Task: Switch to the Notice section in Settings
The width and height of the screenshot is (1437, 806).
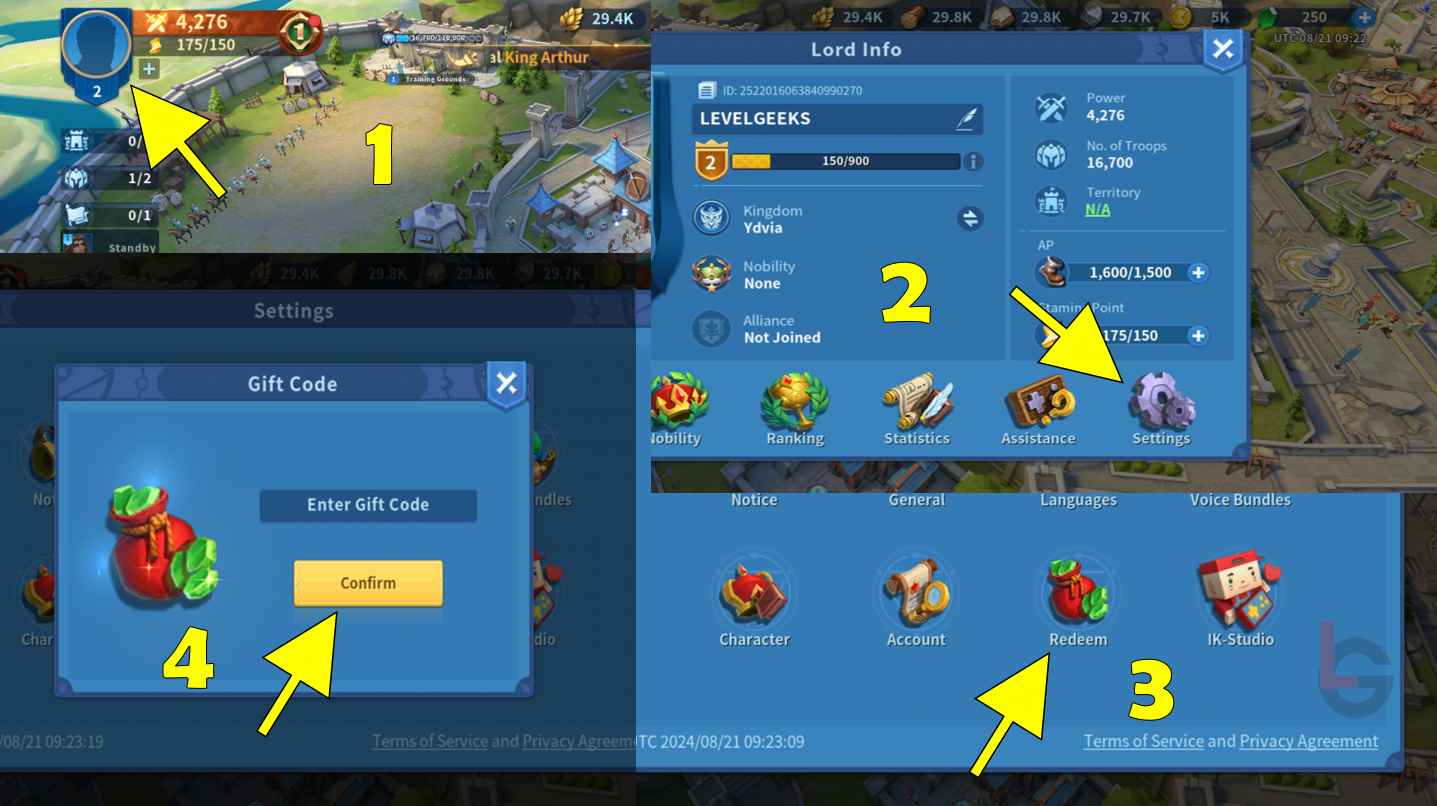Action: tap(754, 499)
